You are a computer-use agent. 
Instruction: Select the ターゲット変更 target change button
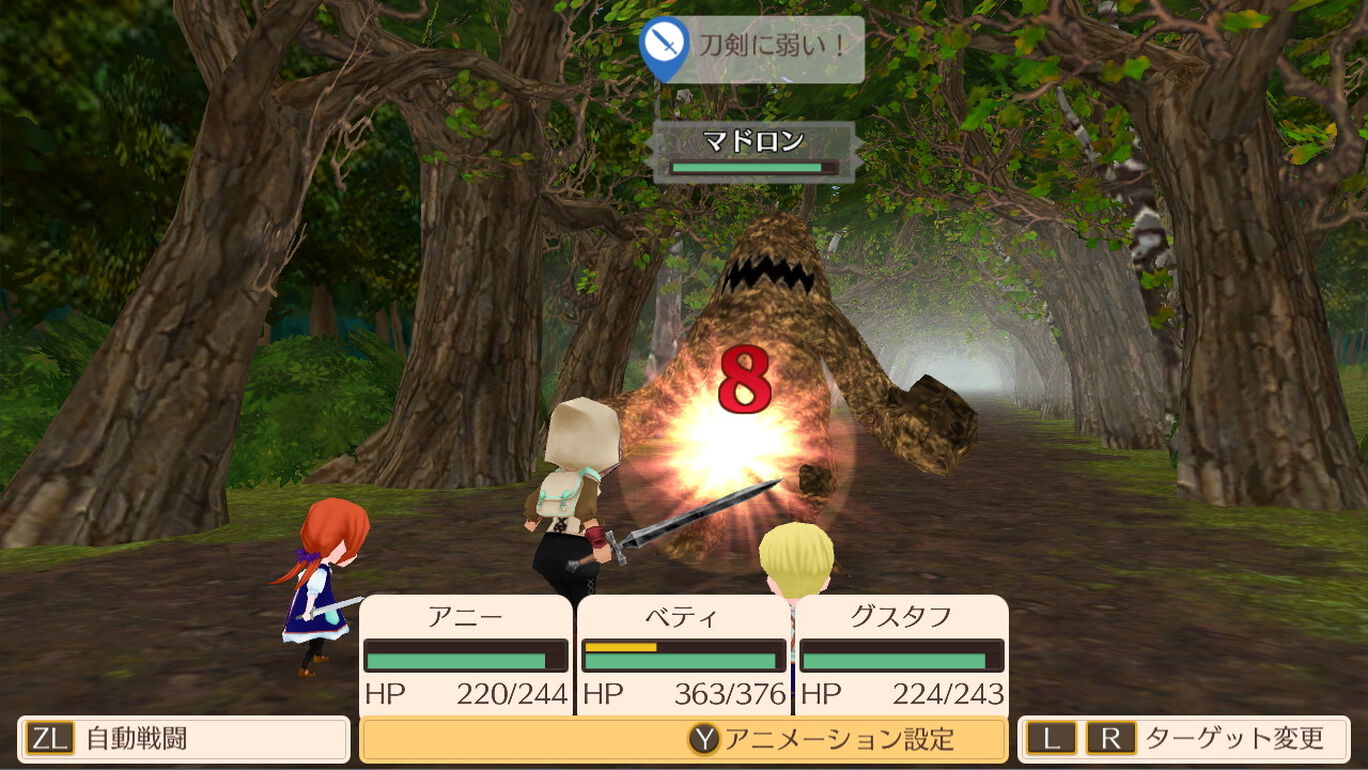point(1183,740)
